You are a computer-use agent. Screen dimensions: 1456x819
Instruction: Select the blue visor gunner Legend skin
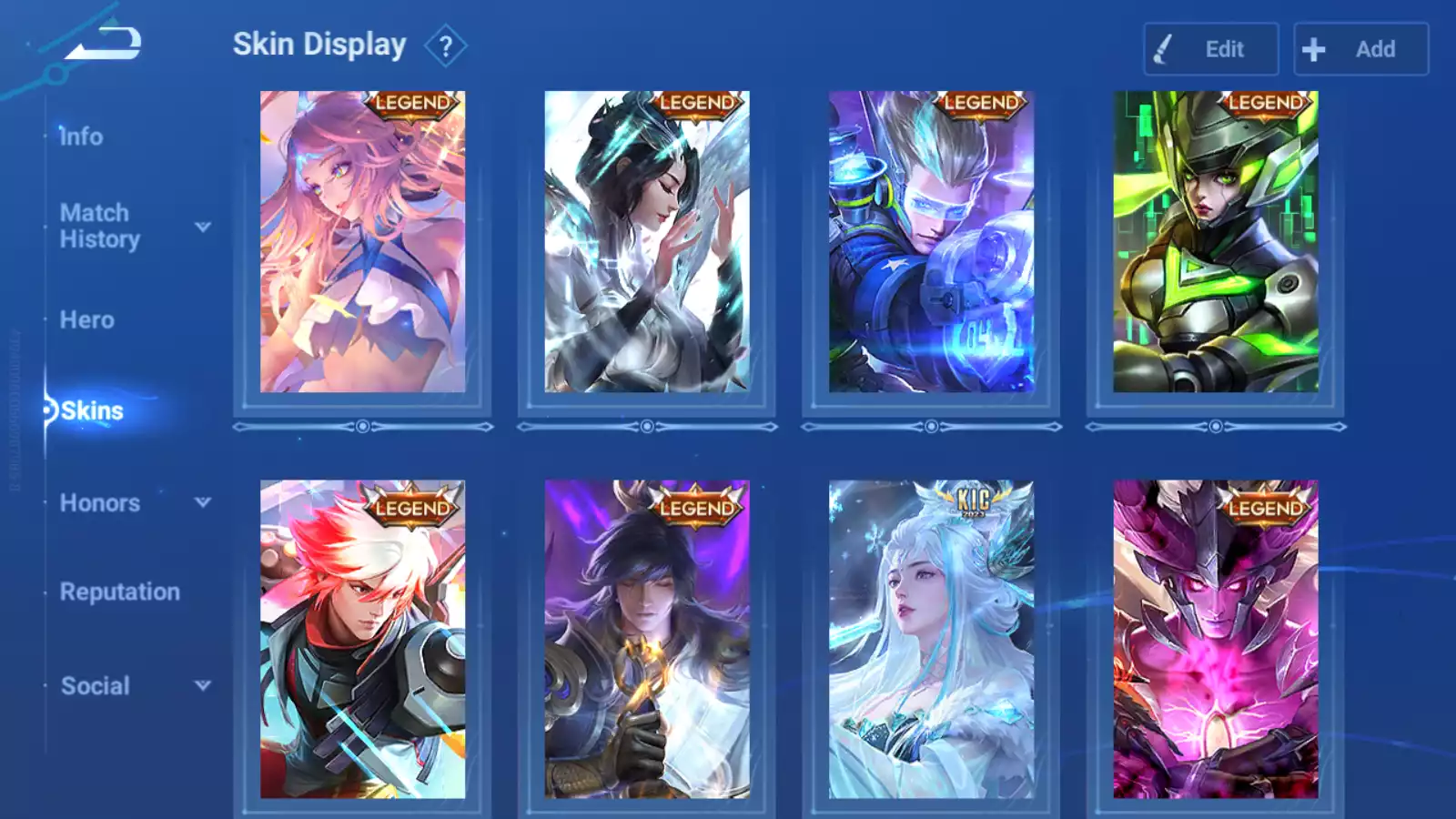[931, 242]
